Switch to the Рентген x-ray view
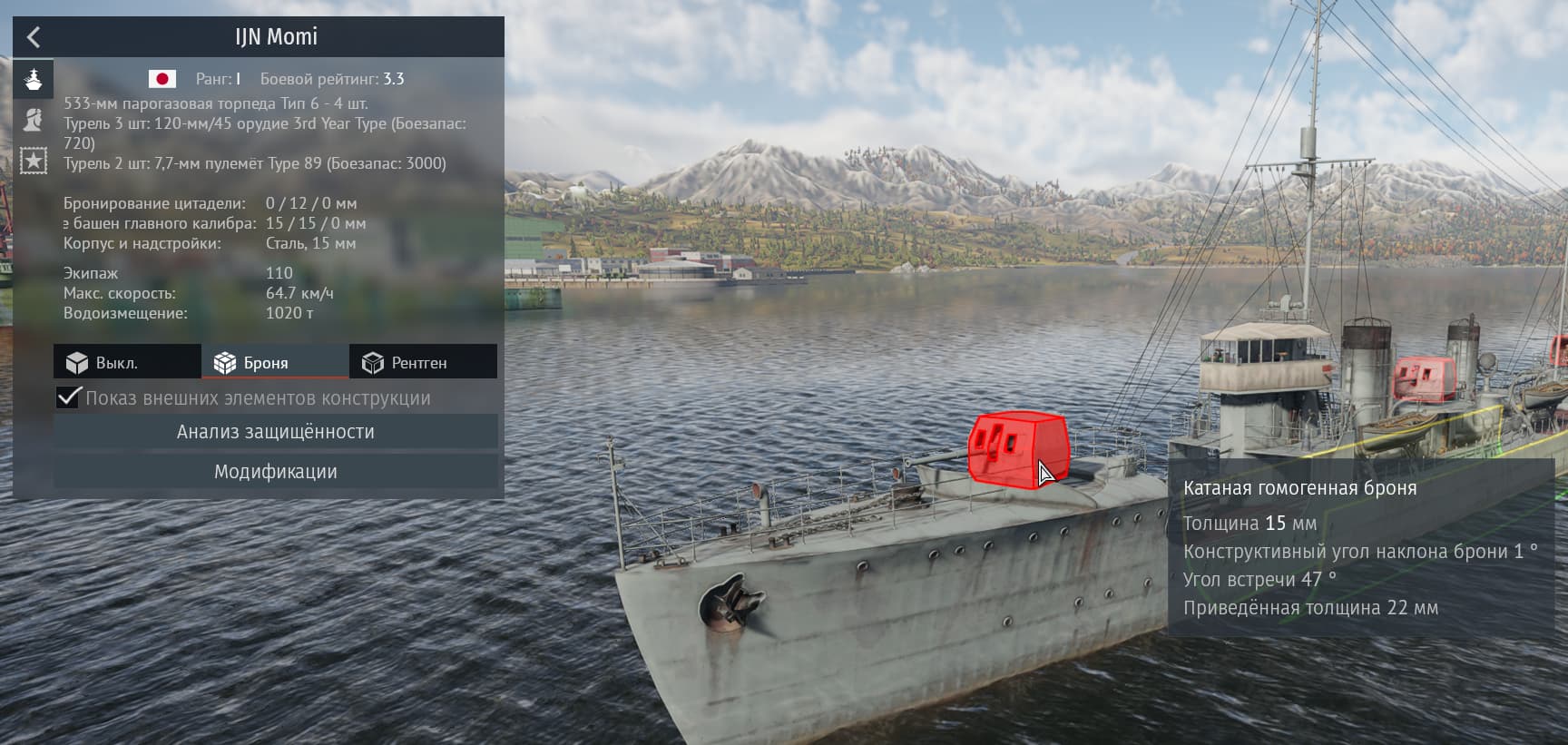Screen dimensions: 1568x745 [423, 362]
